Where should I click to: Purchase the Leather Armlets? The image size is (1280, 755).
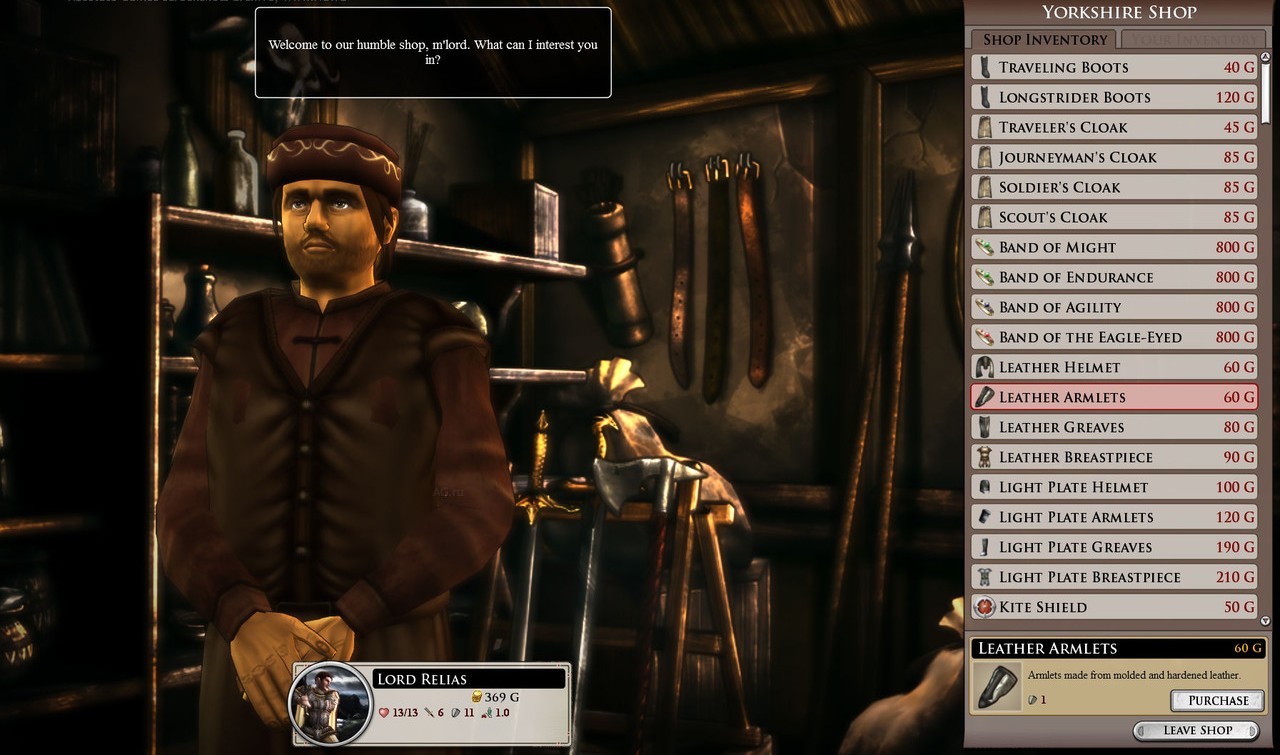tap(1218, 700)
